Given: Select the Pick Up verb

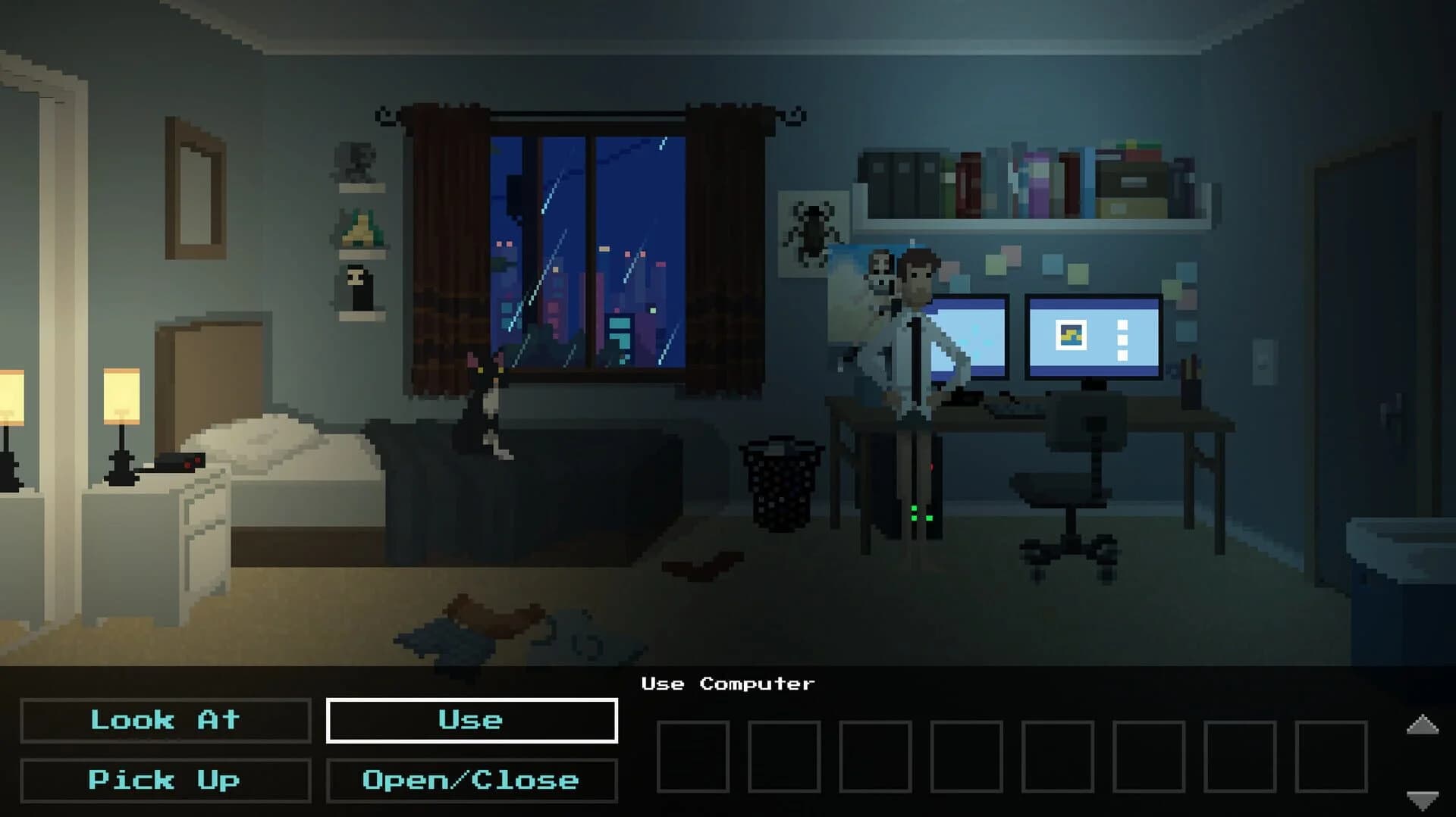Looking at the screenshot, I should tap(165, 780).
